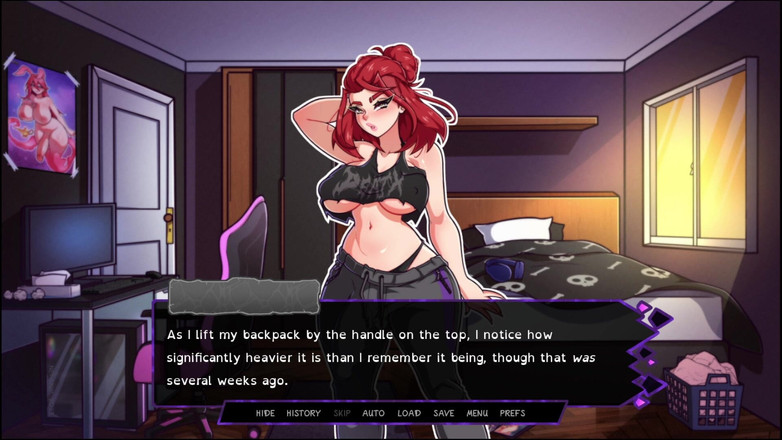Open PREFS settings
This screenshot has height=440, width=782.
pyautogui.click(x=512, y=413)
